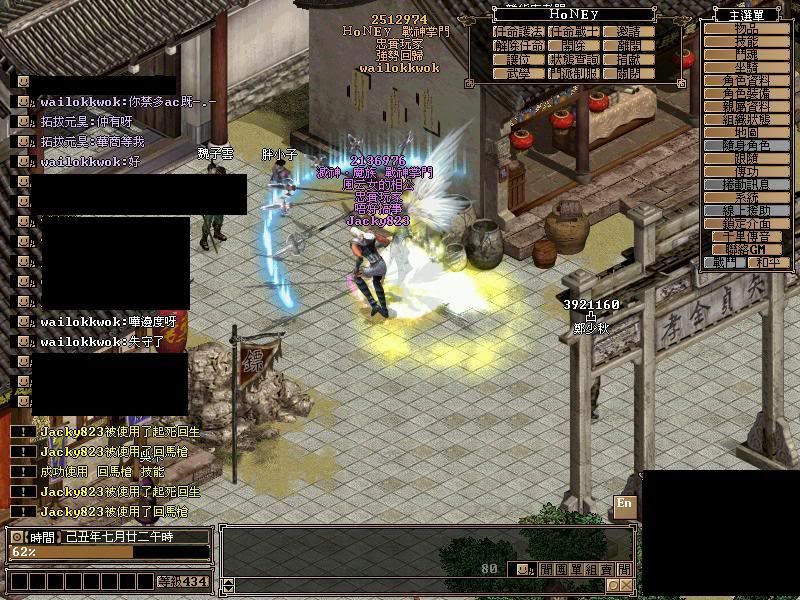Open the 系統 system menu entry
The image size is (800, 600).
coord(744,198)
